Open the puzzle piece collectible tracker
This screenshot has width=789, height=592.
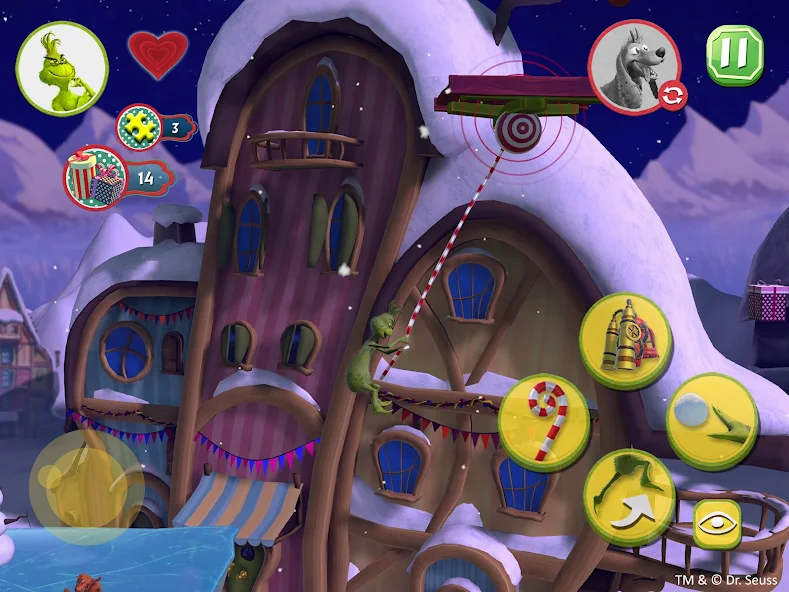point(156,127)
